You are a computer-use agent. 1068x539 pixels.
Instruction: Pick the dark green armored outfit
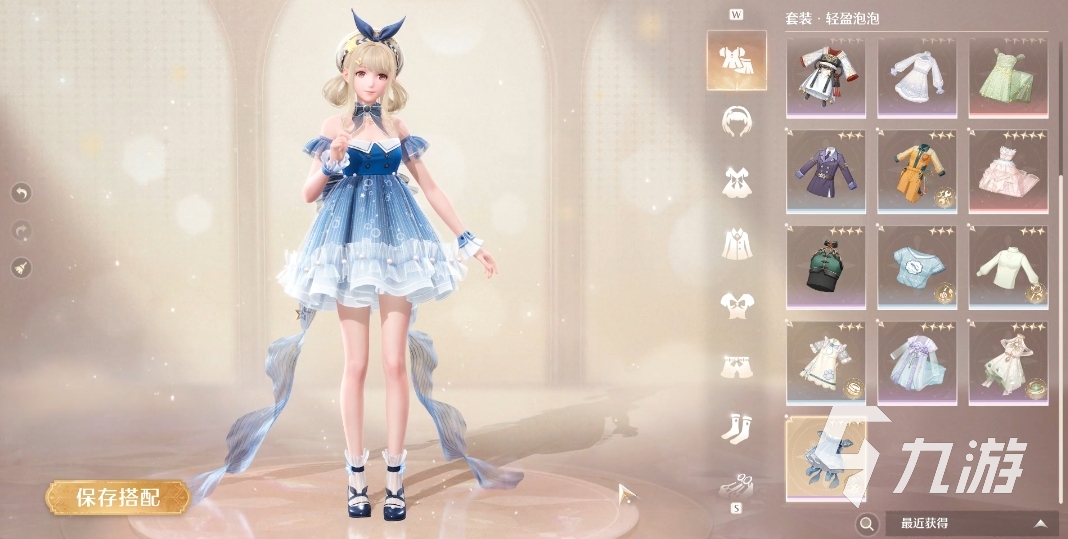(826, 266)
